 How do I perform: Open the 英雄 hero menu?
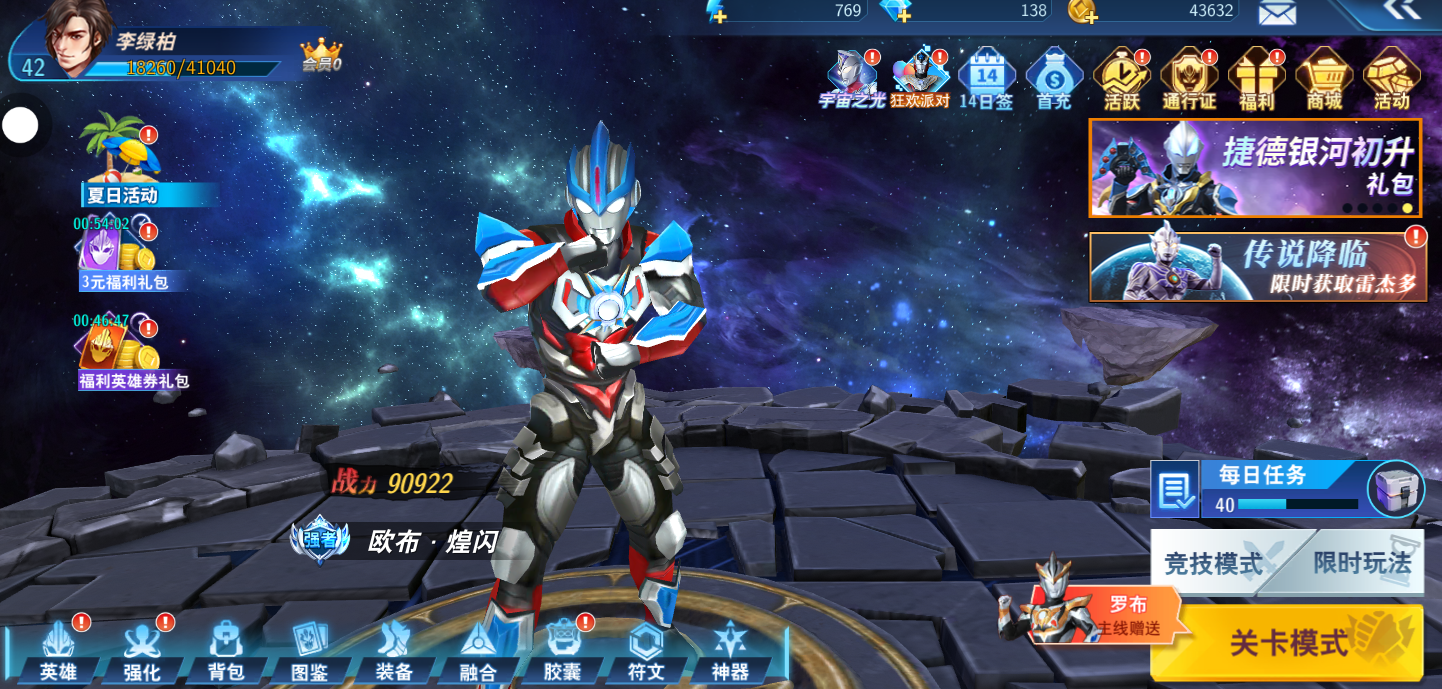click(59, 651)
